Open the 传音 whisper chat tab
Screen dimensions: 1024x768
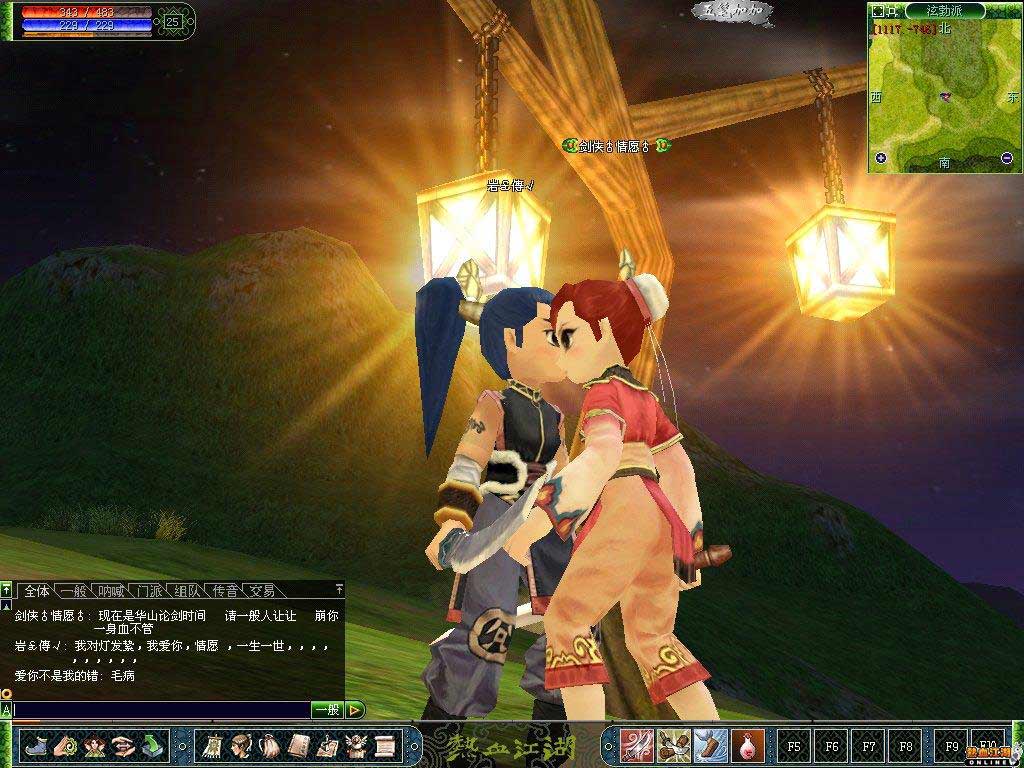(x=224, y=591)
